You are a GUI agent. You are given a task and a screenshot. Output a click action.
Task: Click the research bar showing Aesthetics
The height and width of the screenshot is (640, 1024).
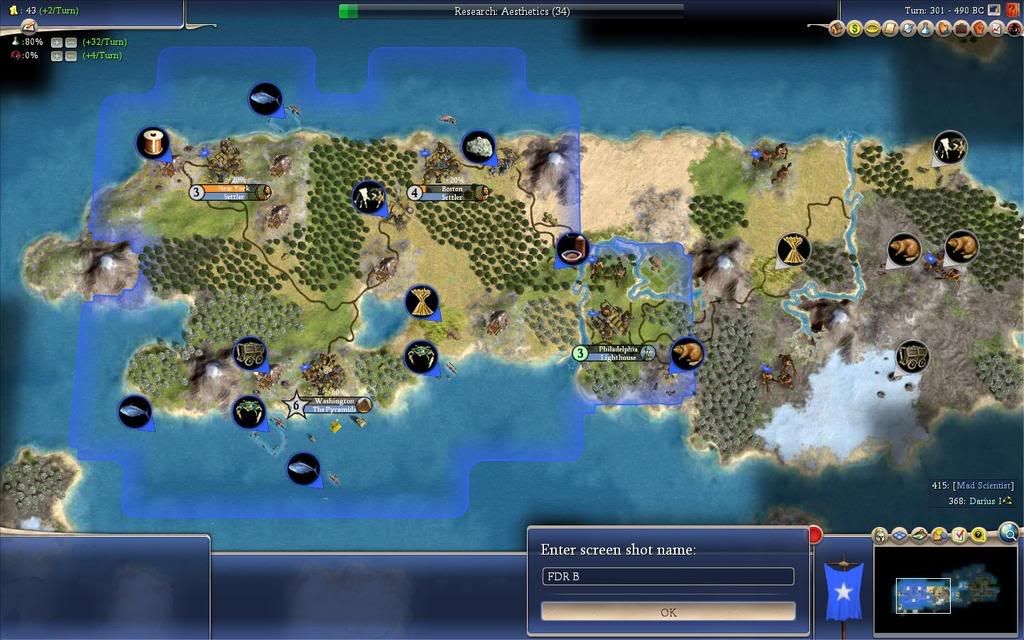pos(512,11)
